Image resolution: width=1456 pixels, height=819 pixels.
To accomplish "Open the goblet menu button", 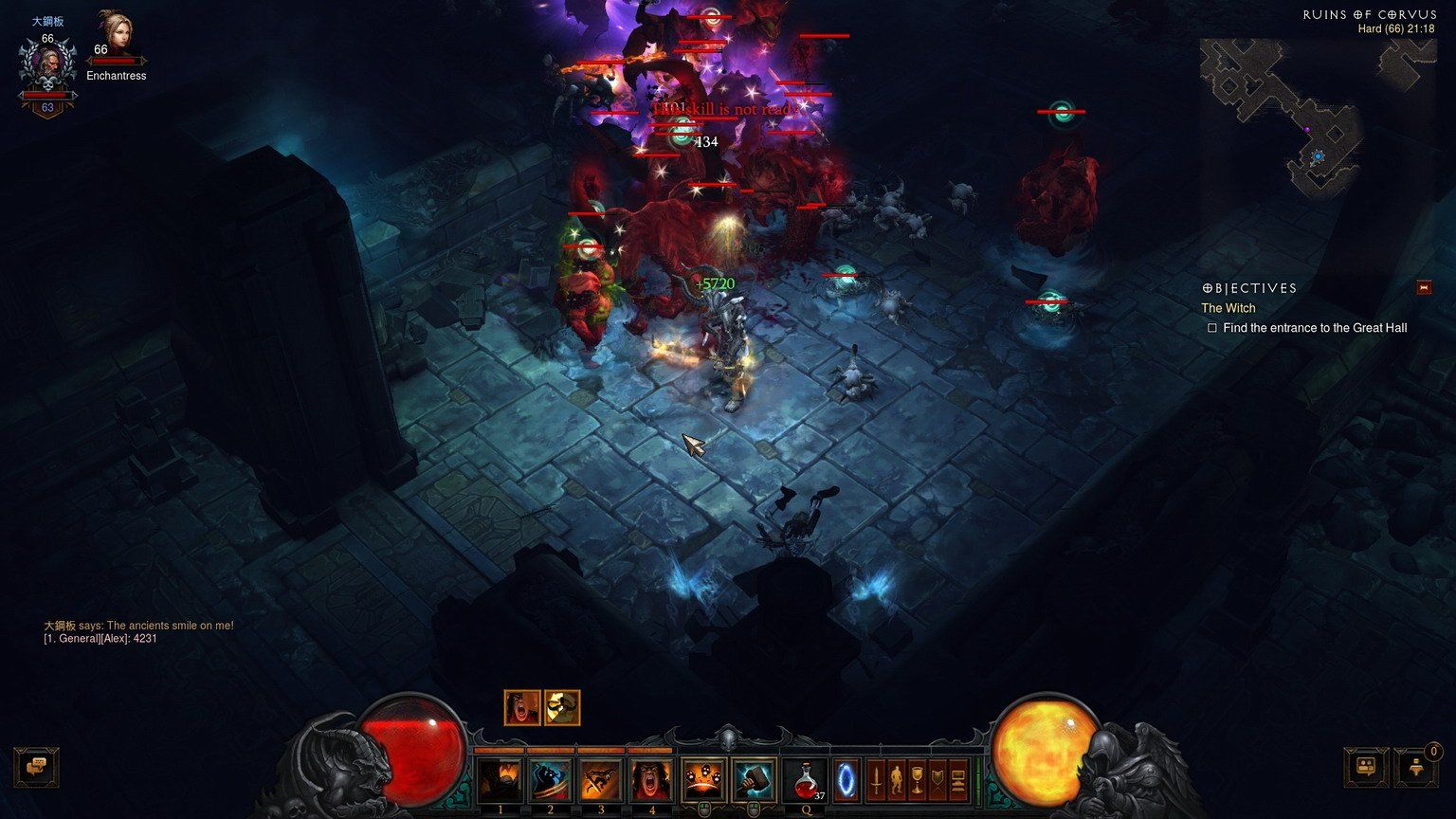I will (x=917, y=781).
